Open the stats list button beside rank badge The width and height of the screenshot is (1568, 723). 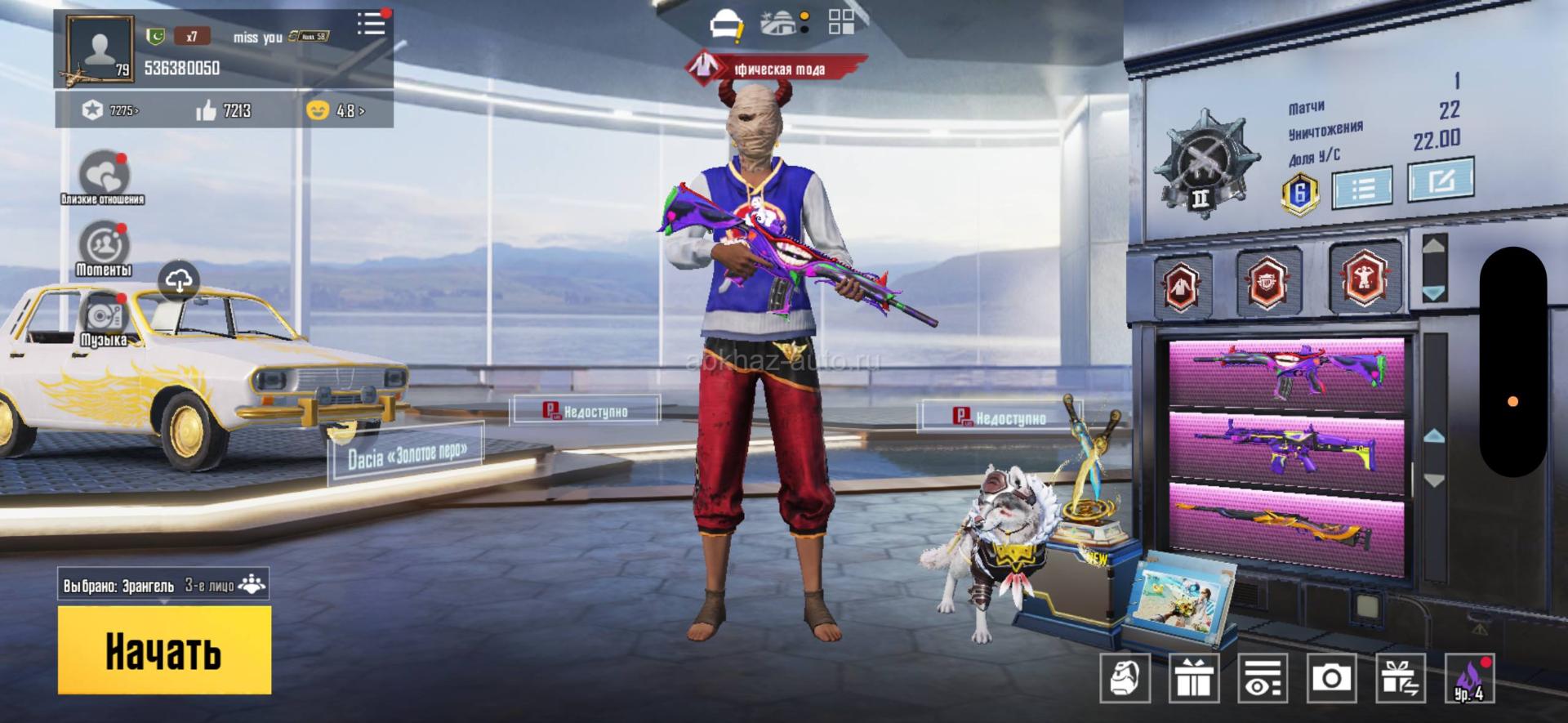coord(1362,188)
